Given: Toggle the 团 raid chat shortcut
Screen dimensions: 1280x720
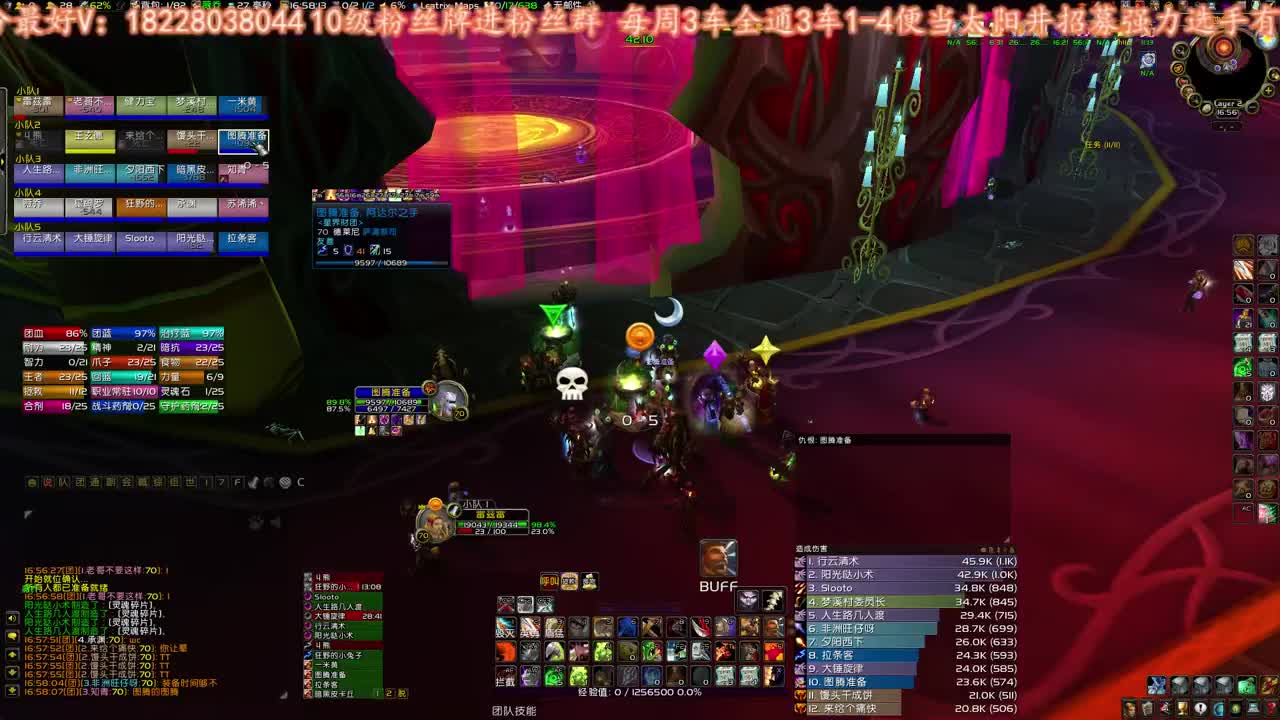Looking at the screenshot, I should 80,481.
